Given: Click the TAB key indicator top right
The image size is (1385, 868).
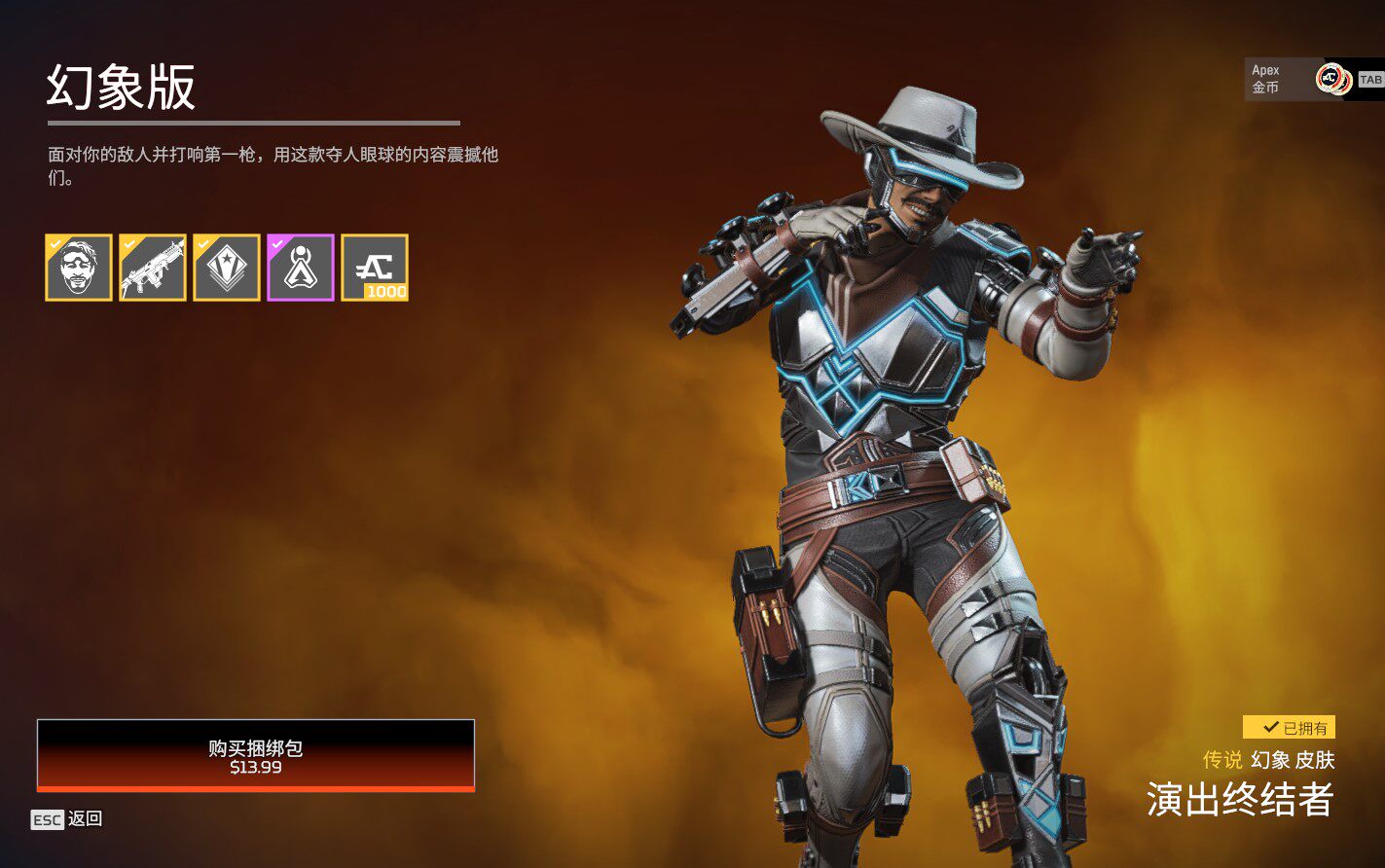Looking at the screenshot, I should coord(1370,79).
